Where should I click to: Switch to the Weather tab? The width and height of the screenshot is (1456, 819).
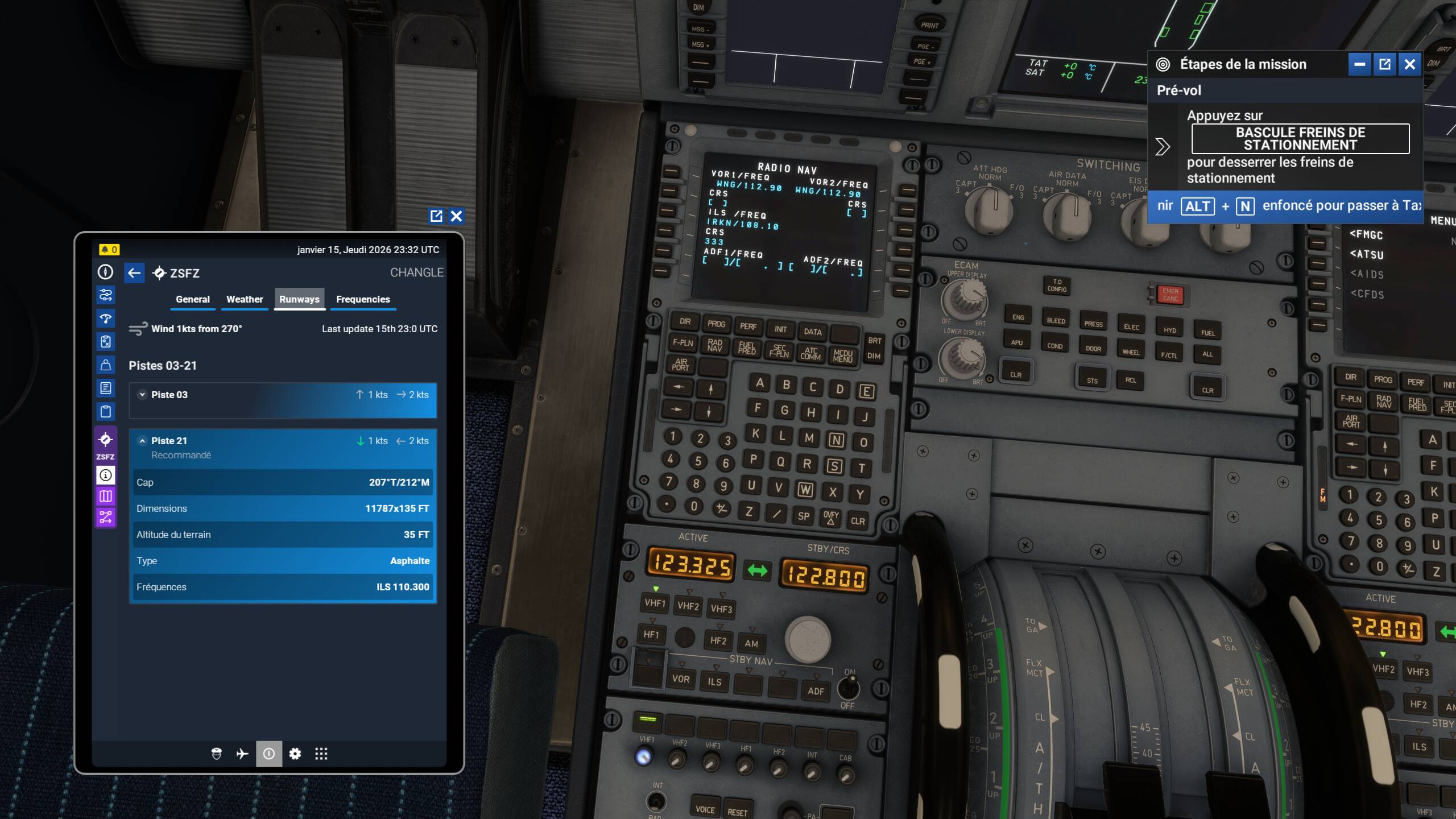click(245, 299)
